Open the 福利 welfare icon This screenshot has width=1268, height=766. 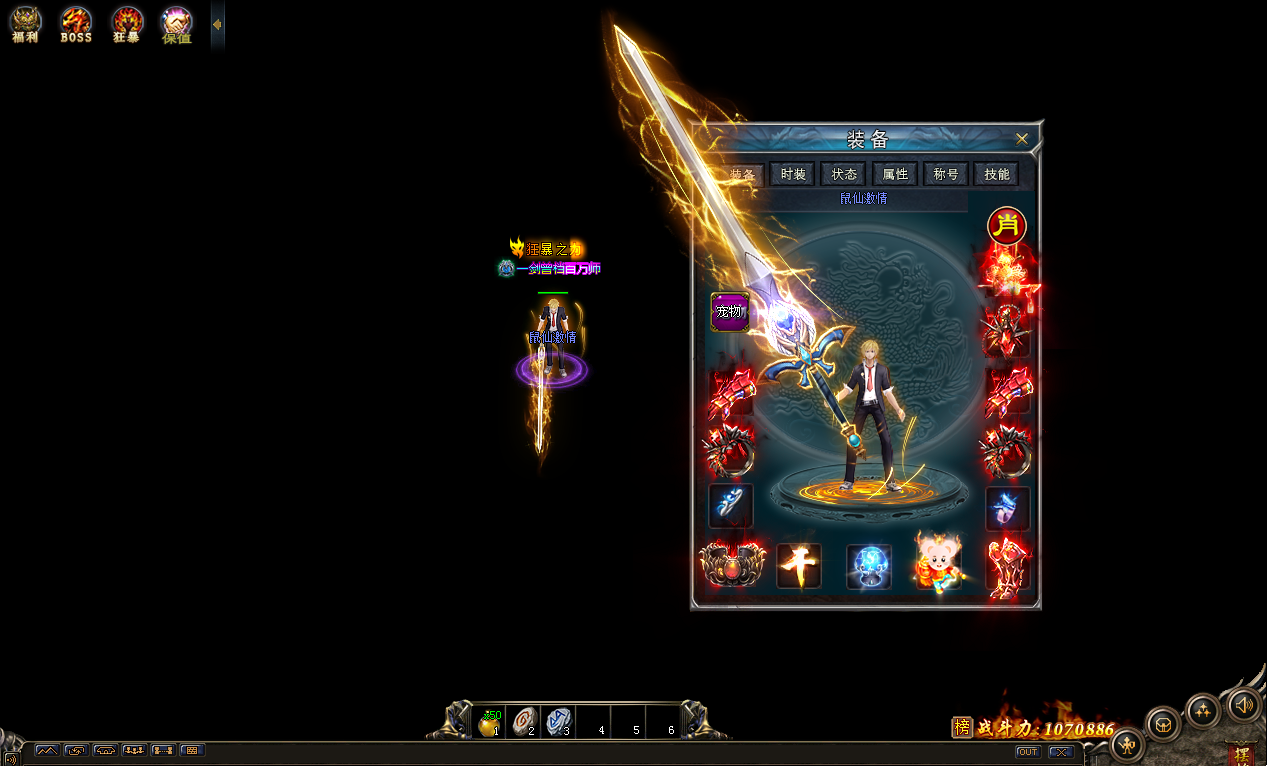pyautogui.click(x=25, y=23)
